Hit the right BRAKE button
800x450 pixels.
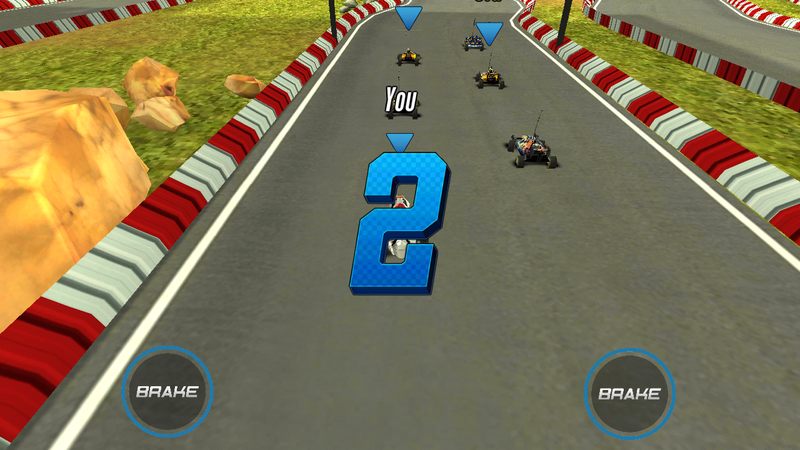pos(629,393)
